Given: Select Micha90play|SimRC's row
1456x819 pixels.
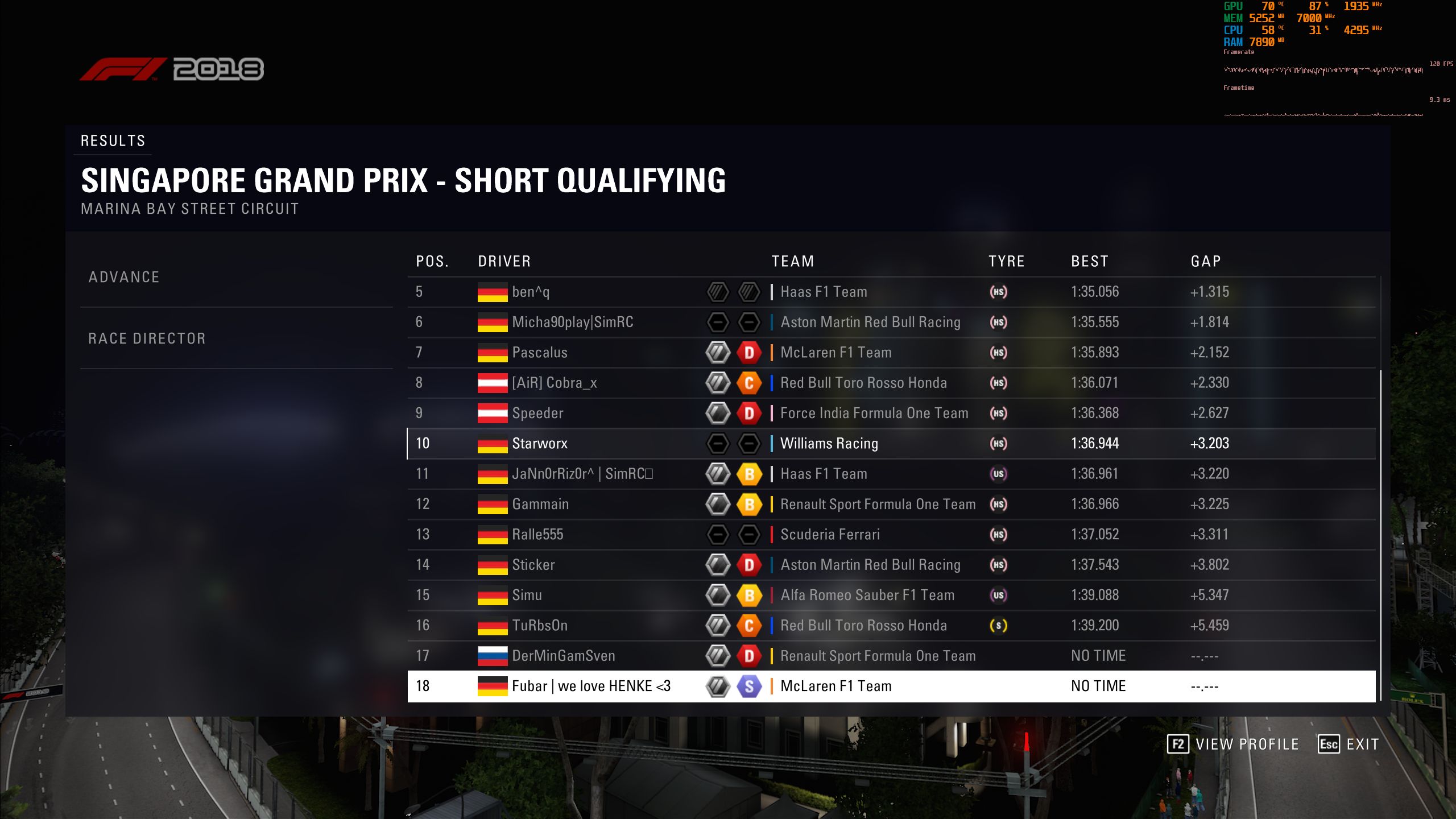Looking at the screenshot, I should (x=891, y=322).
